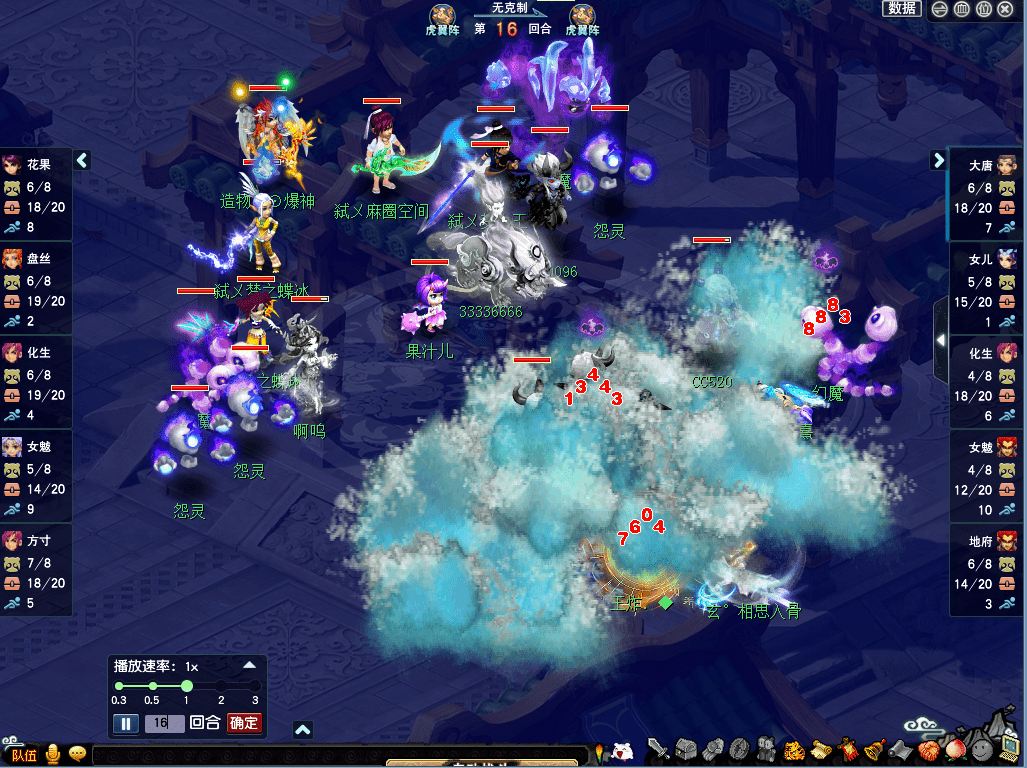Toggle the 血 health display button
Image resolution: width=1027 pixels, height=768 pixels.
pos(961,9)
